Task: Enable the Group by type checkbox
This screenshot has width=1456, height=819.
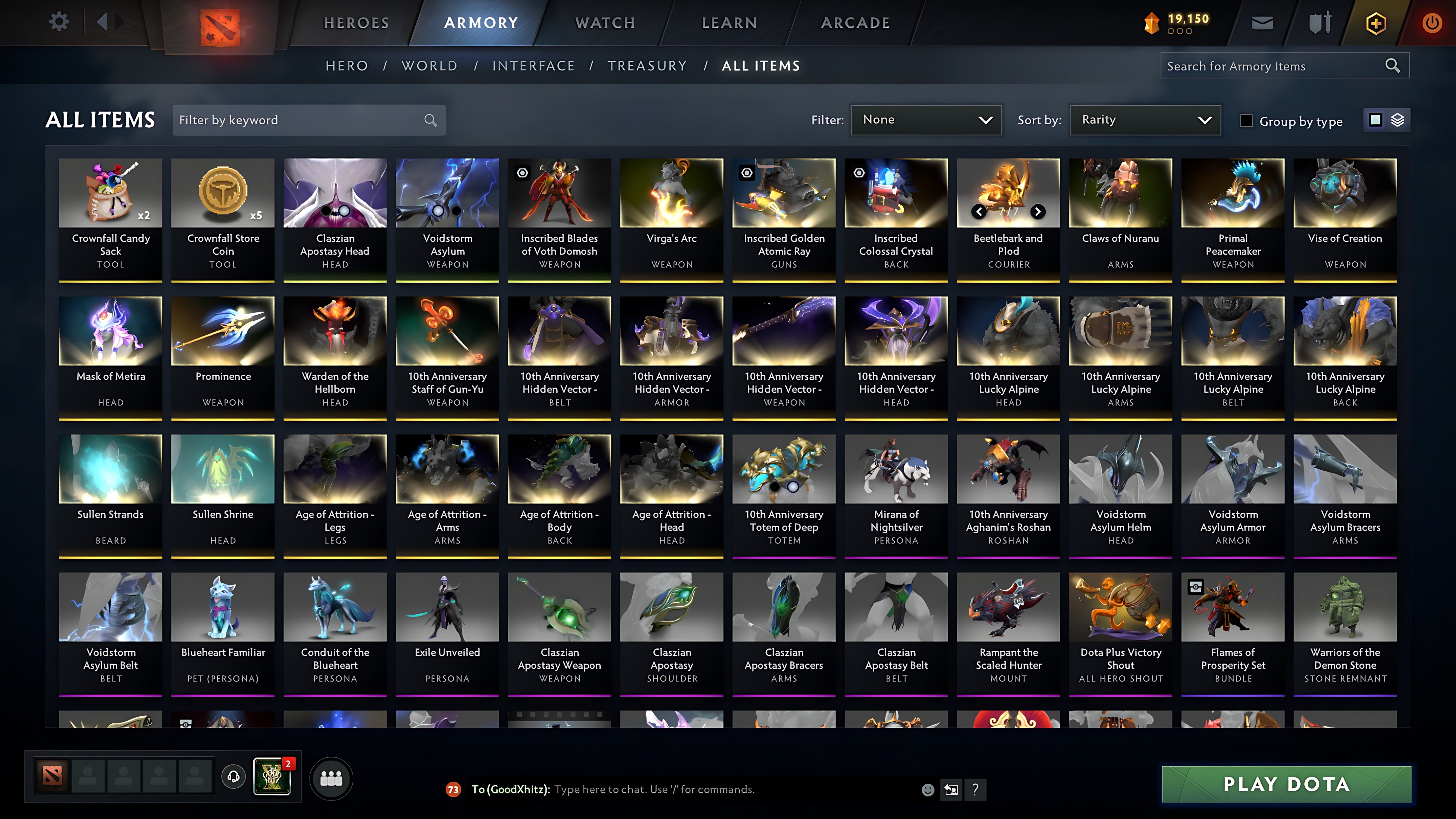Action: 1246,120
